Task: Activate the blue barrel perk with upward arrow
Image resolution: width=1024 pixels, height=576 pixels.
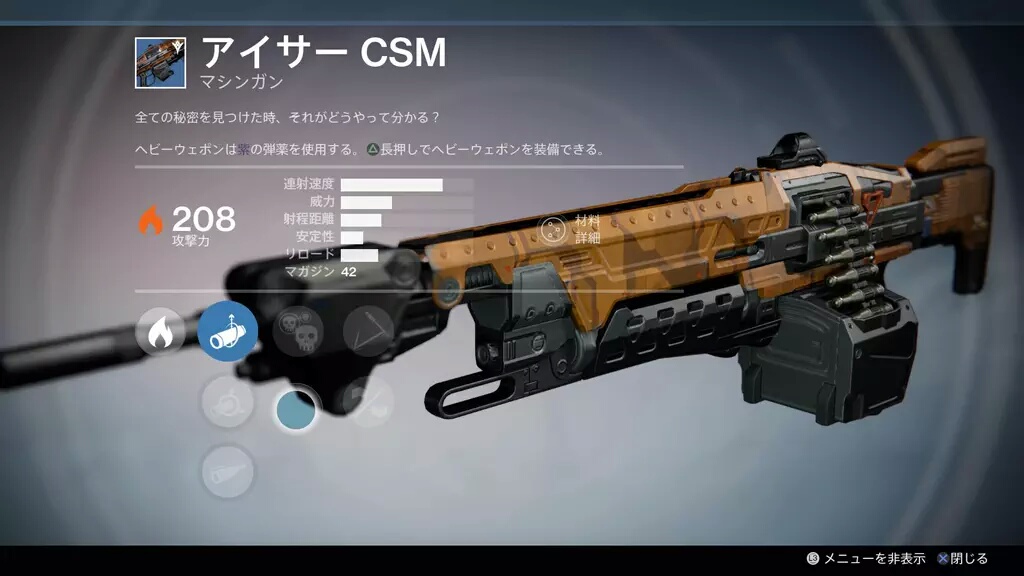Action: pyautogui.click(x=228, y=332)
